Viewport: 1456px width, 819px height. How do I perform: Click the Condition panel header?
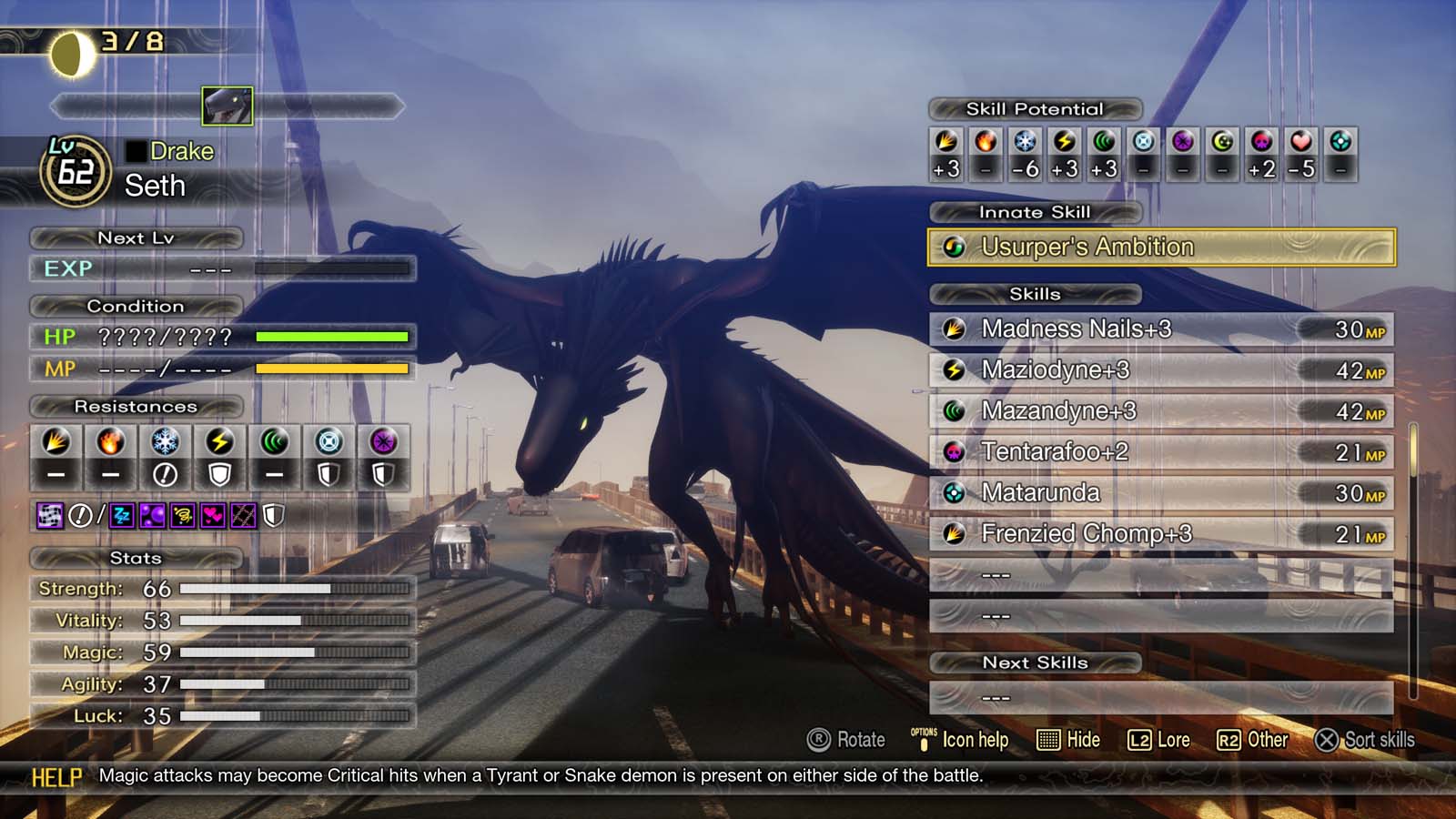135,307
